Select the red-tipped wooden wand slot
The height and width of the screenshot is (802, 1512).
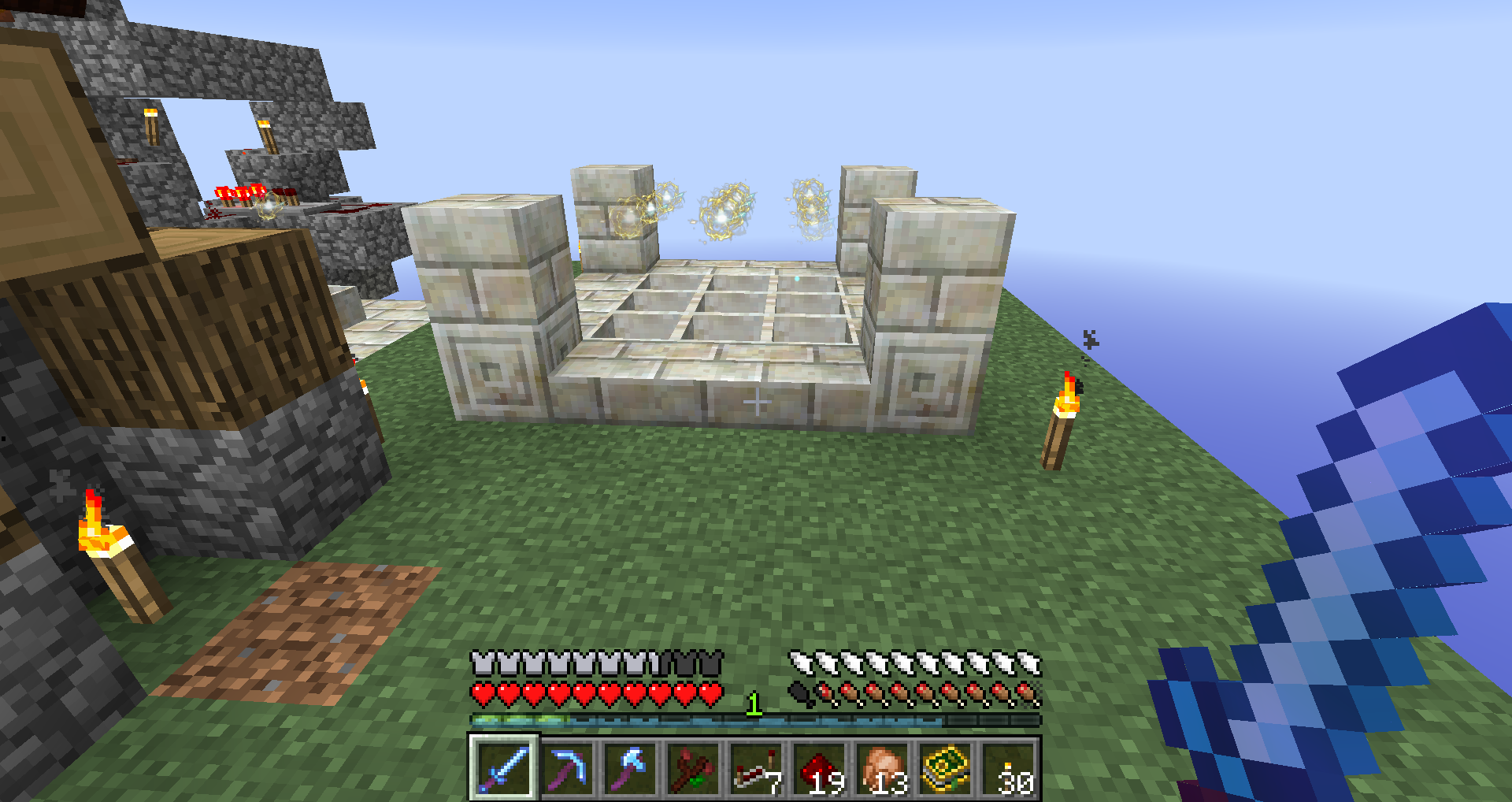(x=693, y=768)
